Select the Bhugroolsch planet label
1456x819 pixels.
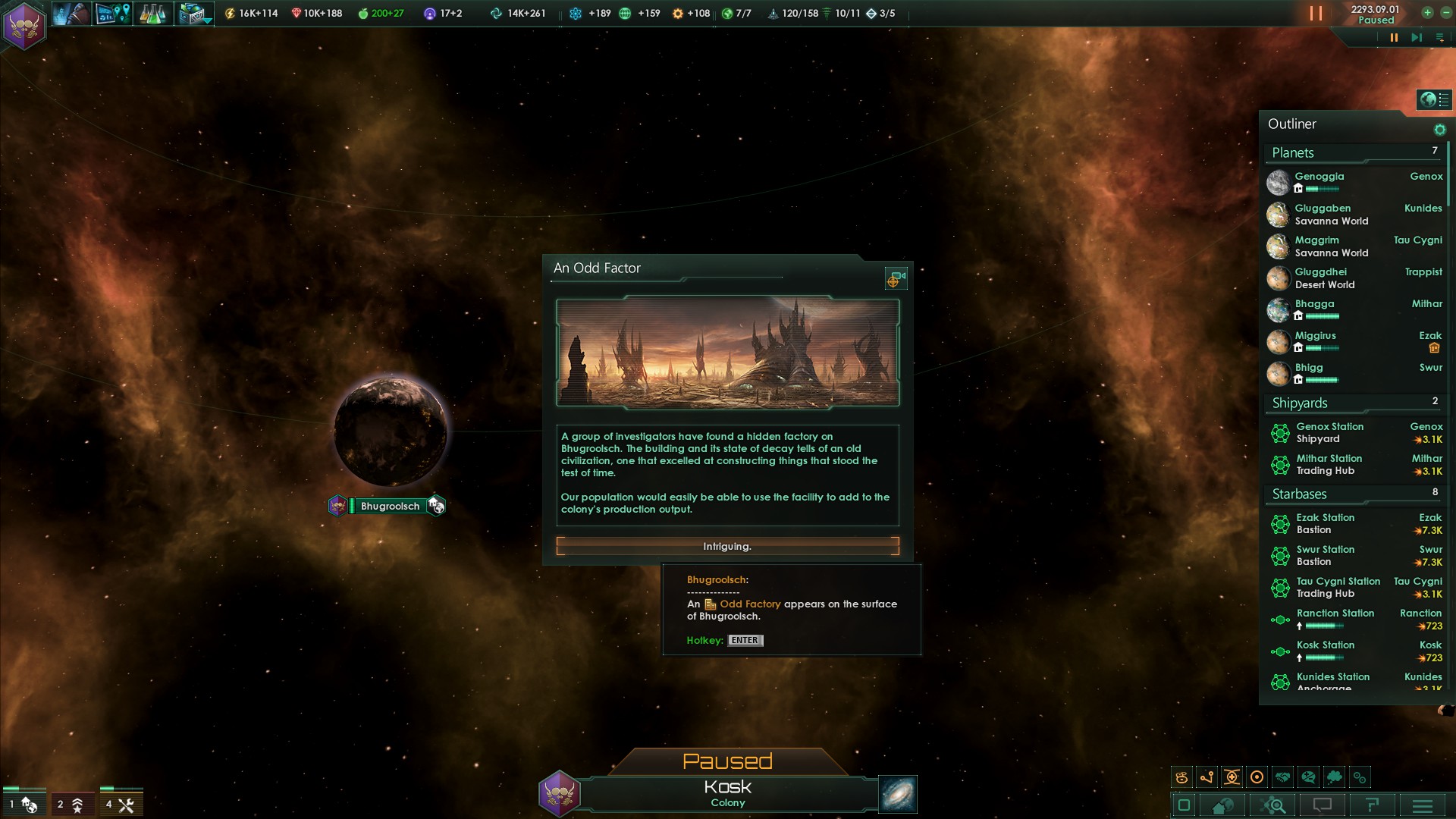tap(390, 506)
